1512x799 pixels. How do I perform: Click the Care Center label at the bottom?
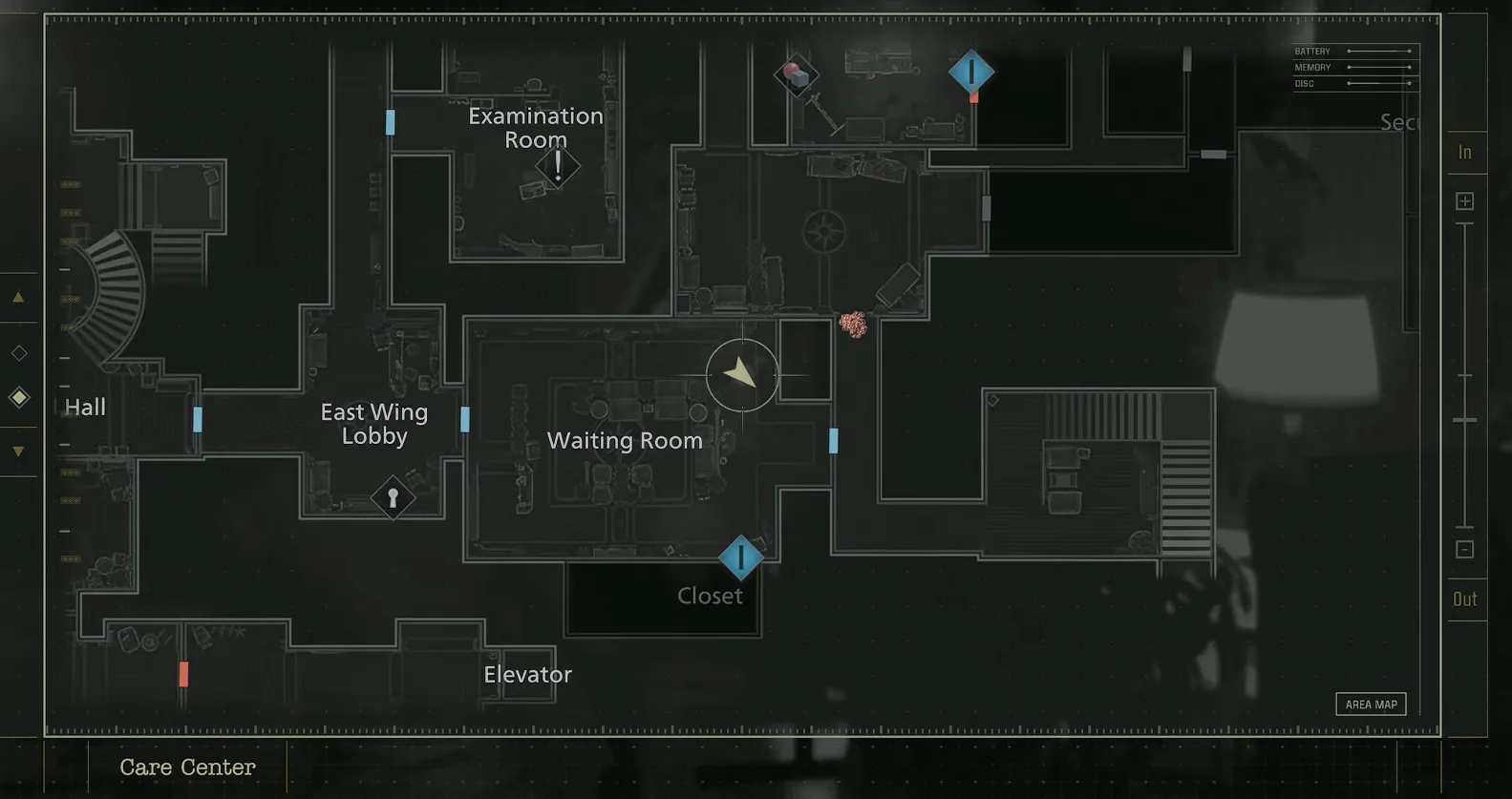[x=187, y=767]
